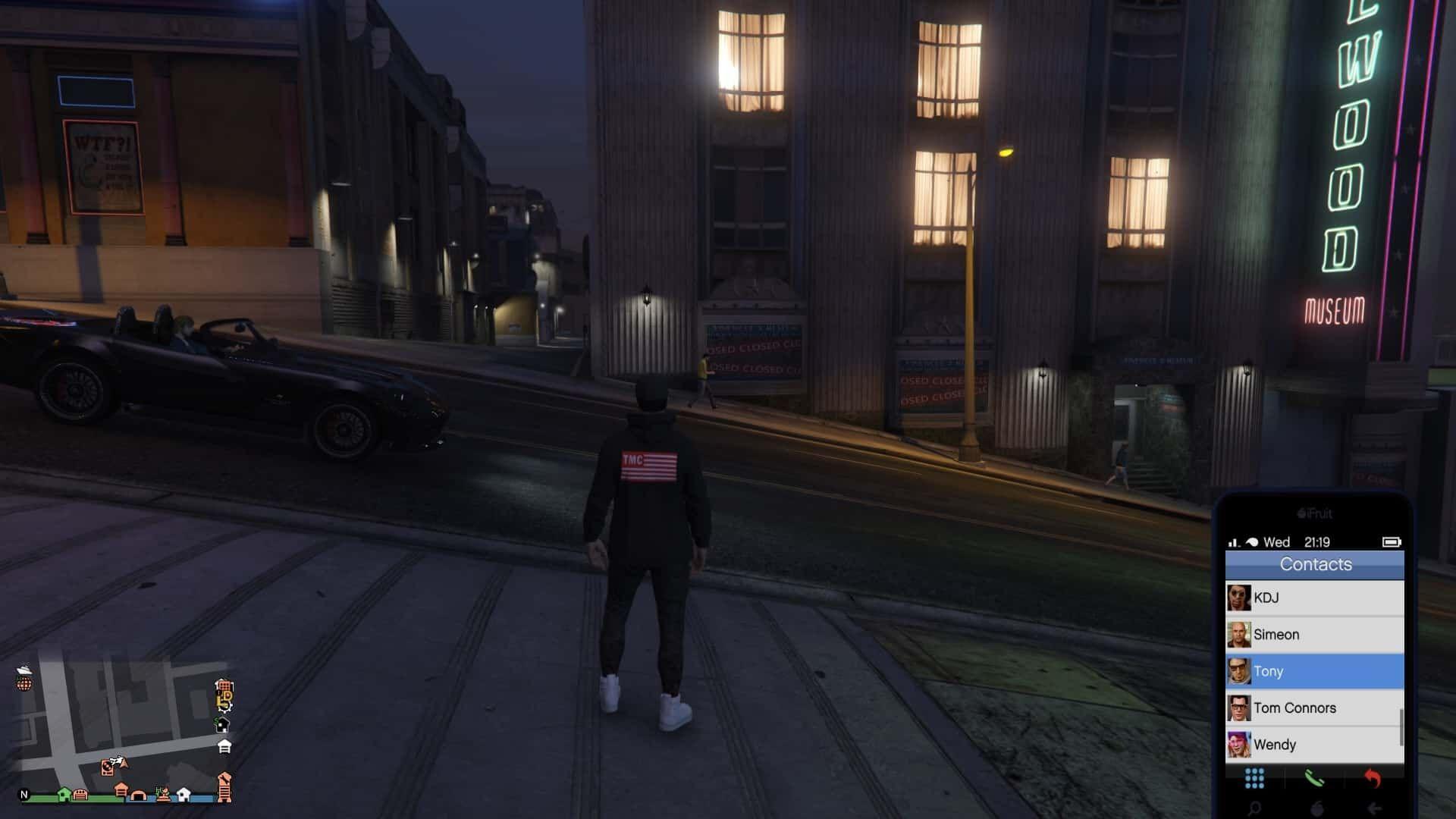Click the disco ball nightclub map marker
The height and width of the screenshot is (819, 1456).
pyautogui.click(x=24, y=684)
